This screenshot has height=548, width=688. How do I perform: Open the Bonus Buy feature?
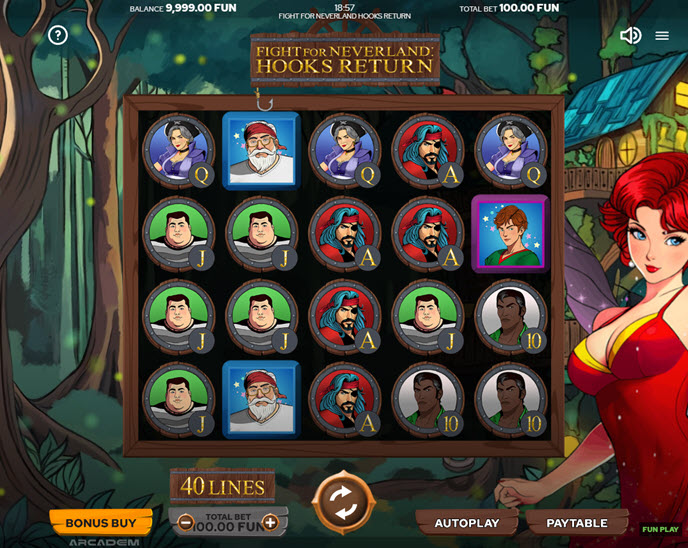(101, 522)
